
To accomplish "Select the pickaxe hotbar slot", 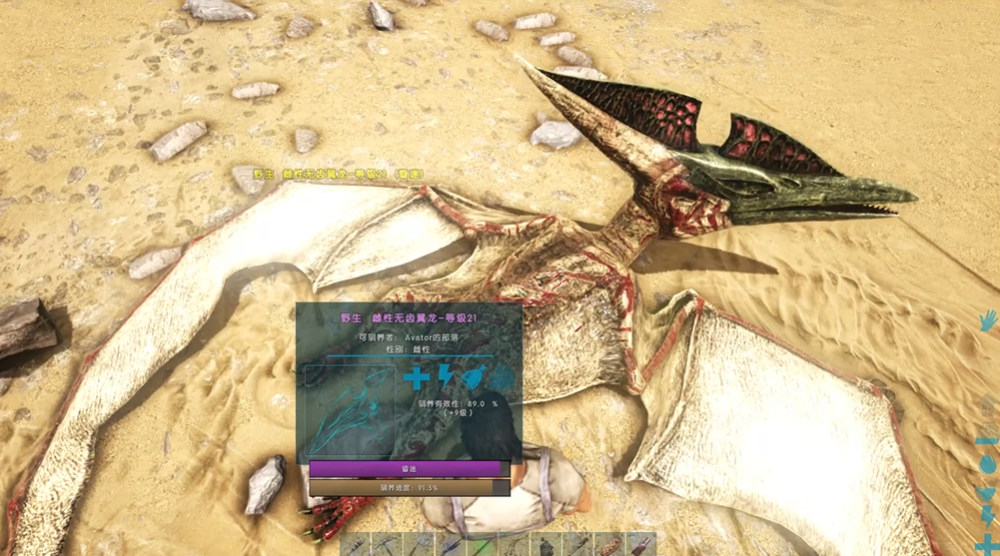I will click(386, 545).
